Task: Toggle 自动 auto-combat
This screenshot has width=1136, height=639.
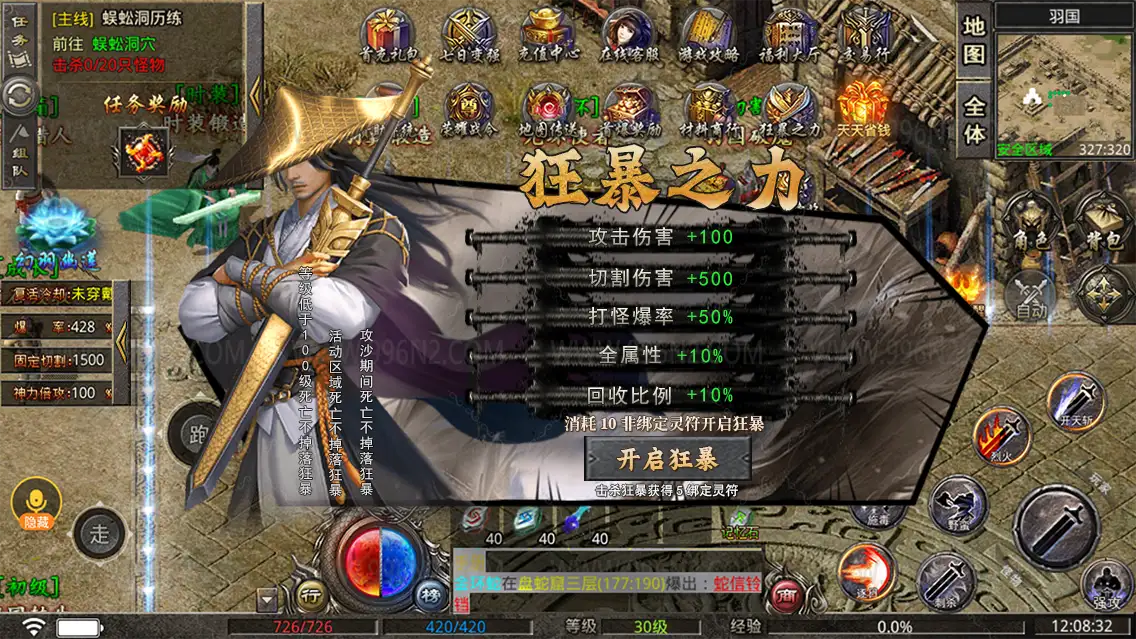Action: point(1030,295)
